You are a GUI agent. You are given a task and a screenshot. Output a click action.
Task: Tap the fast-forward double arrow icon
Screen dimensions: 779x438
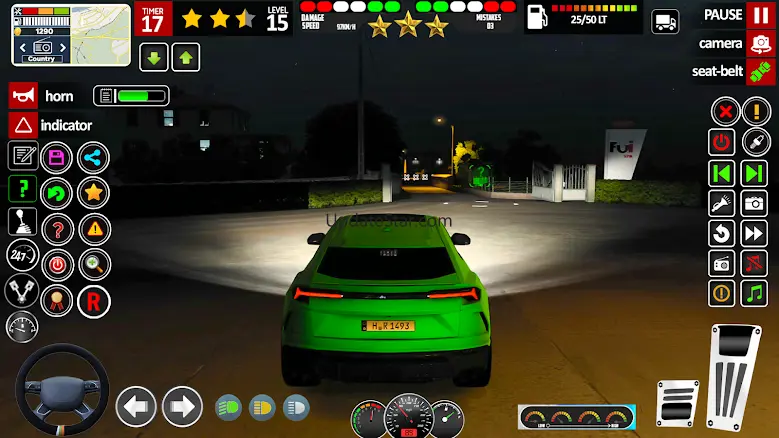[754, 233]
